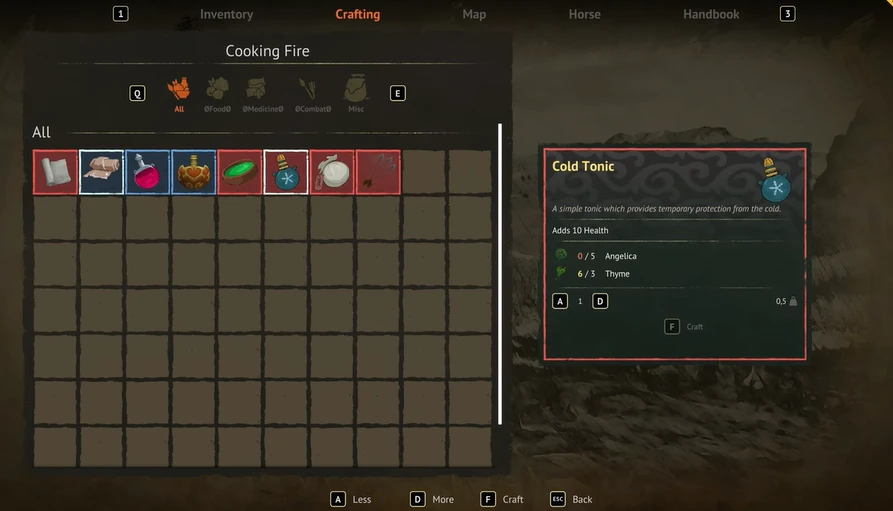Viewport: 893px width, 511px height.
Task: Switch to the Combat recipe category
Action: point(312,93)
